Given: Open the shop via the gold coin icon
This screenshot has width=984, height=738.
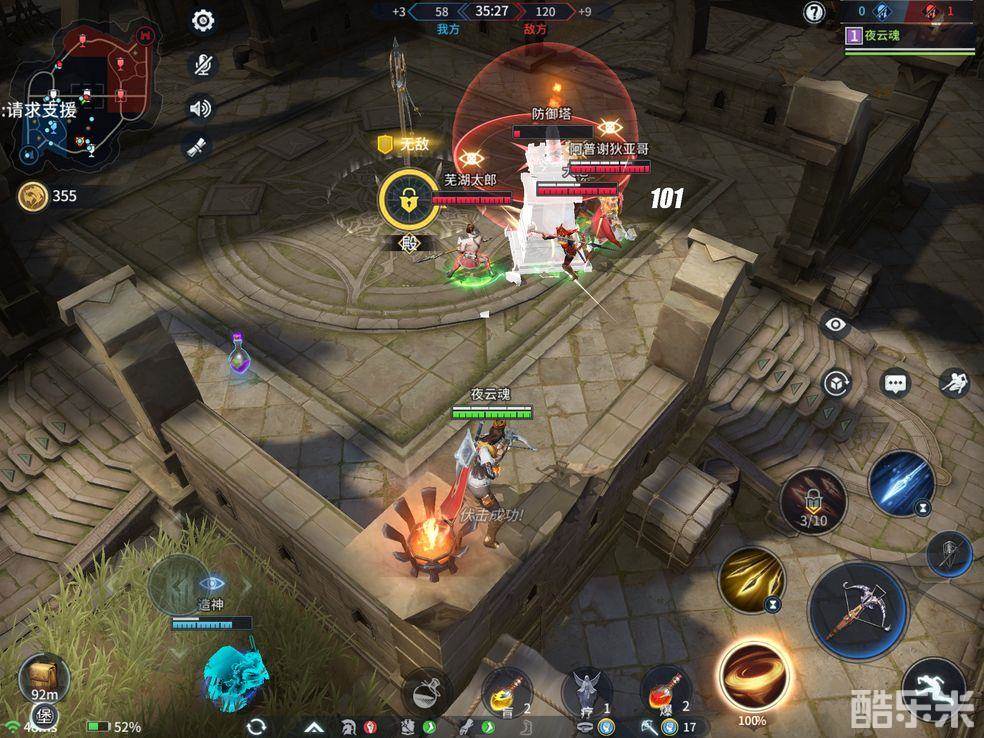Looking at the screenshot, I should 31,196.
